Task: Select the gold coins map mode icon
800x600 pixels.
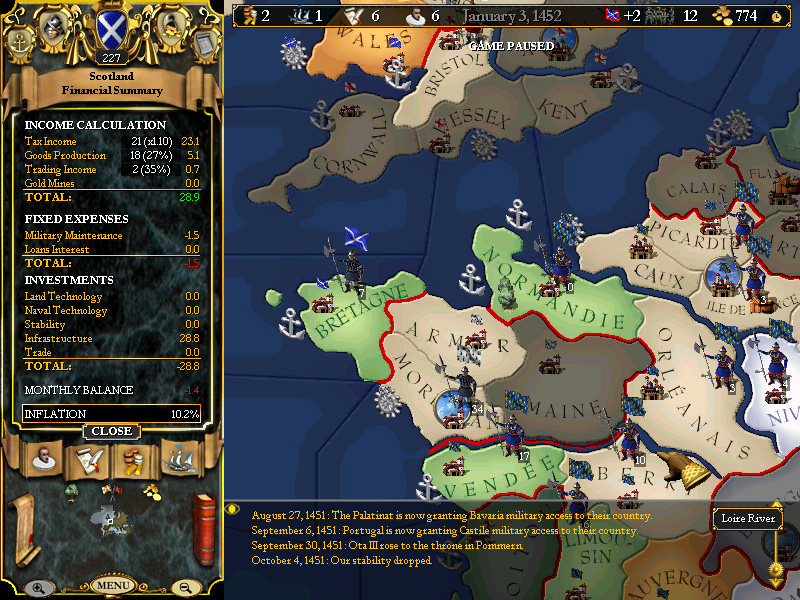Action: click(x=151, y=490)
